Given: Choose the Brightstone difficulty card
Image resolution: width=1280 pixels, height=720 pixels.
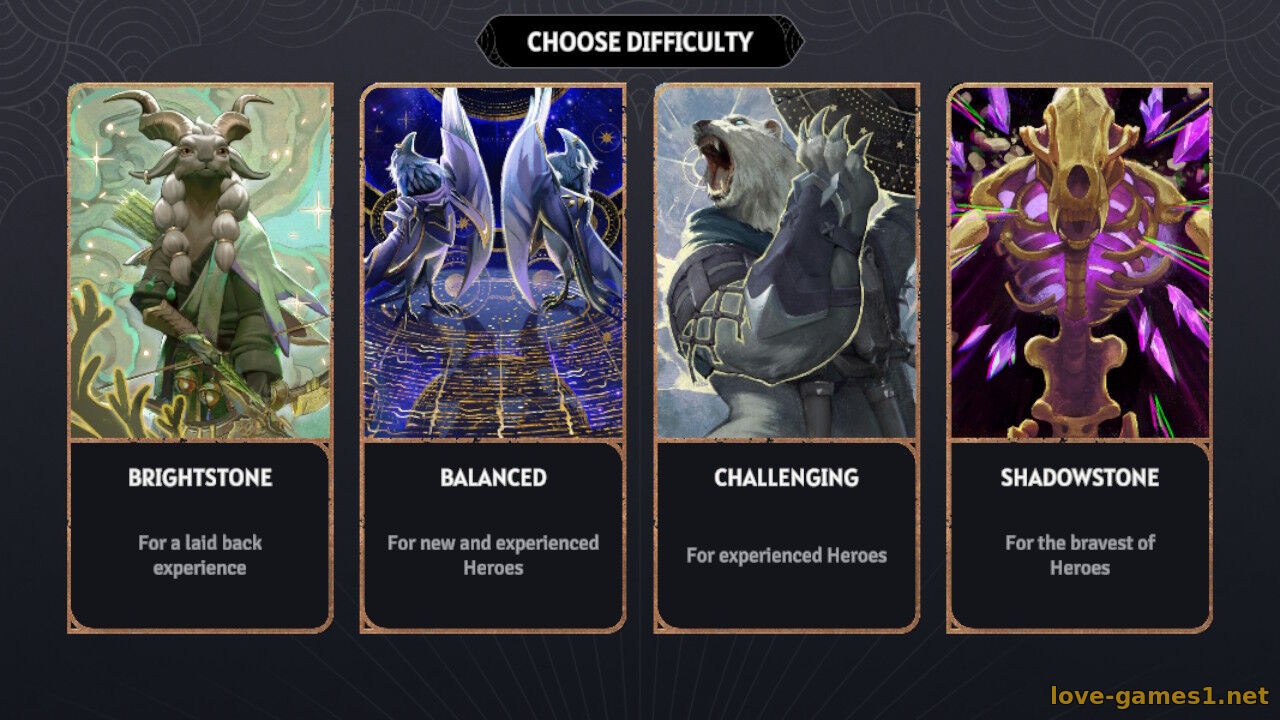Looking at the screenshot, I should click(200, 358).
